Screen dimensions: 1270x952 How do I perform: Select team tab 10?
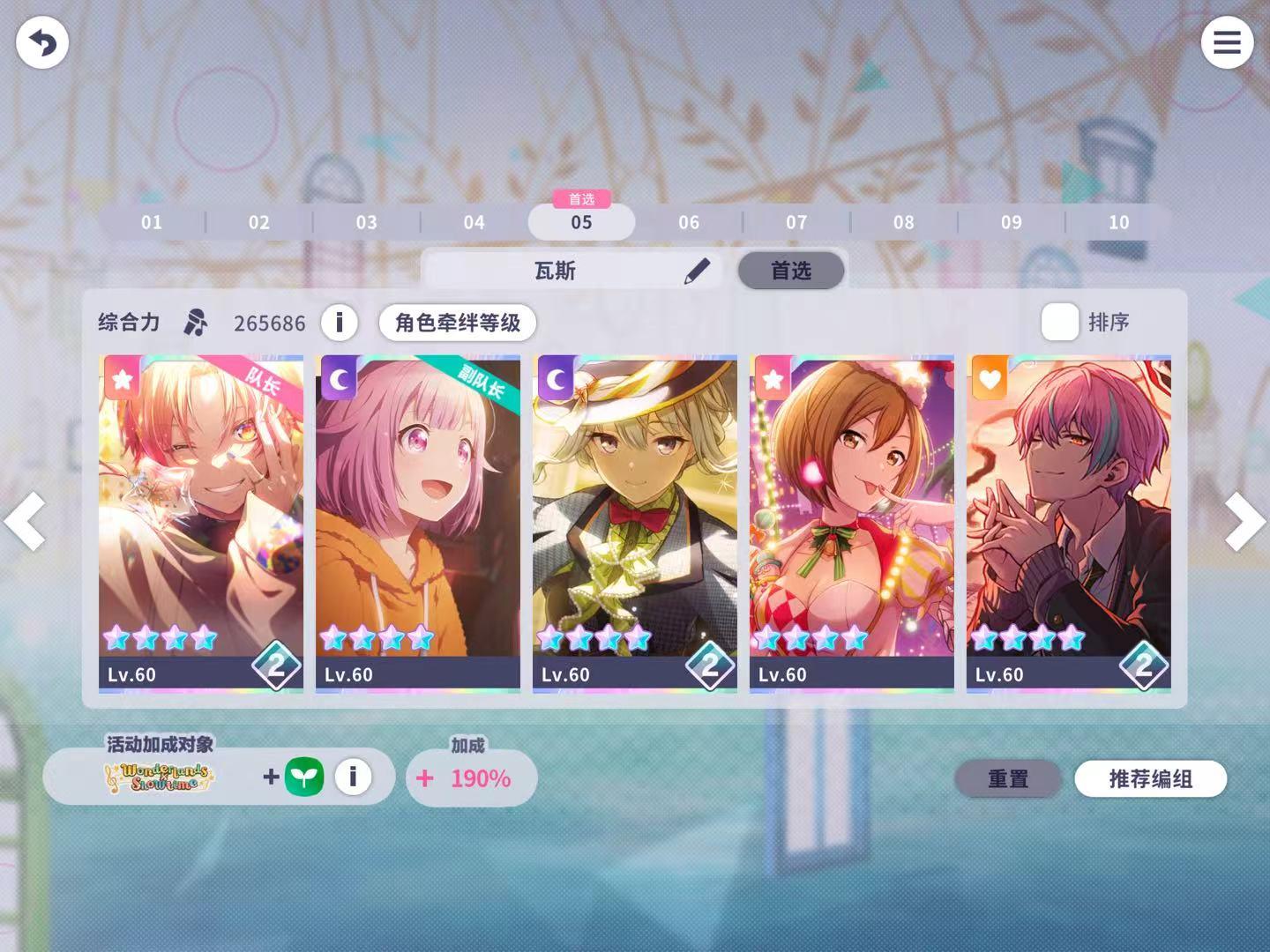tap(1117, 222)
